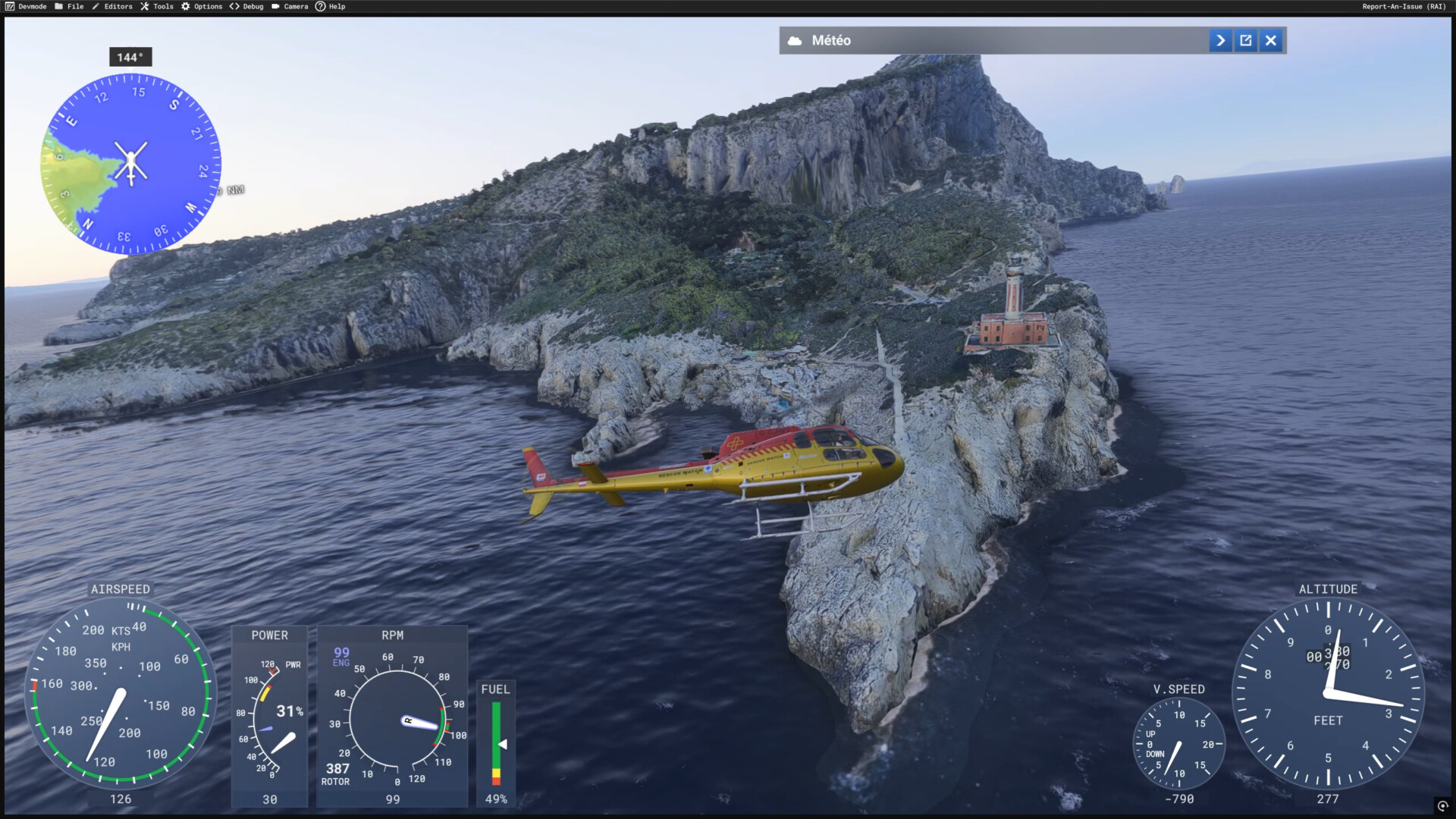Open the Tools menu
This screenshot has height=819, width=1456.
157,7
